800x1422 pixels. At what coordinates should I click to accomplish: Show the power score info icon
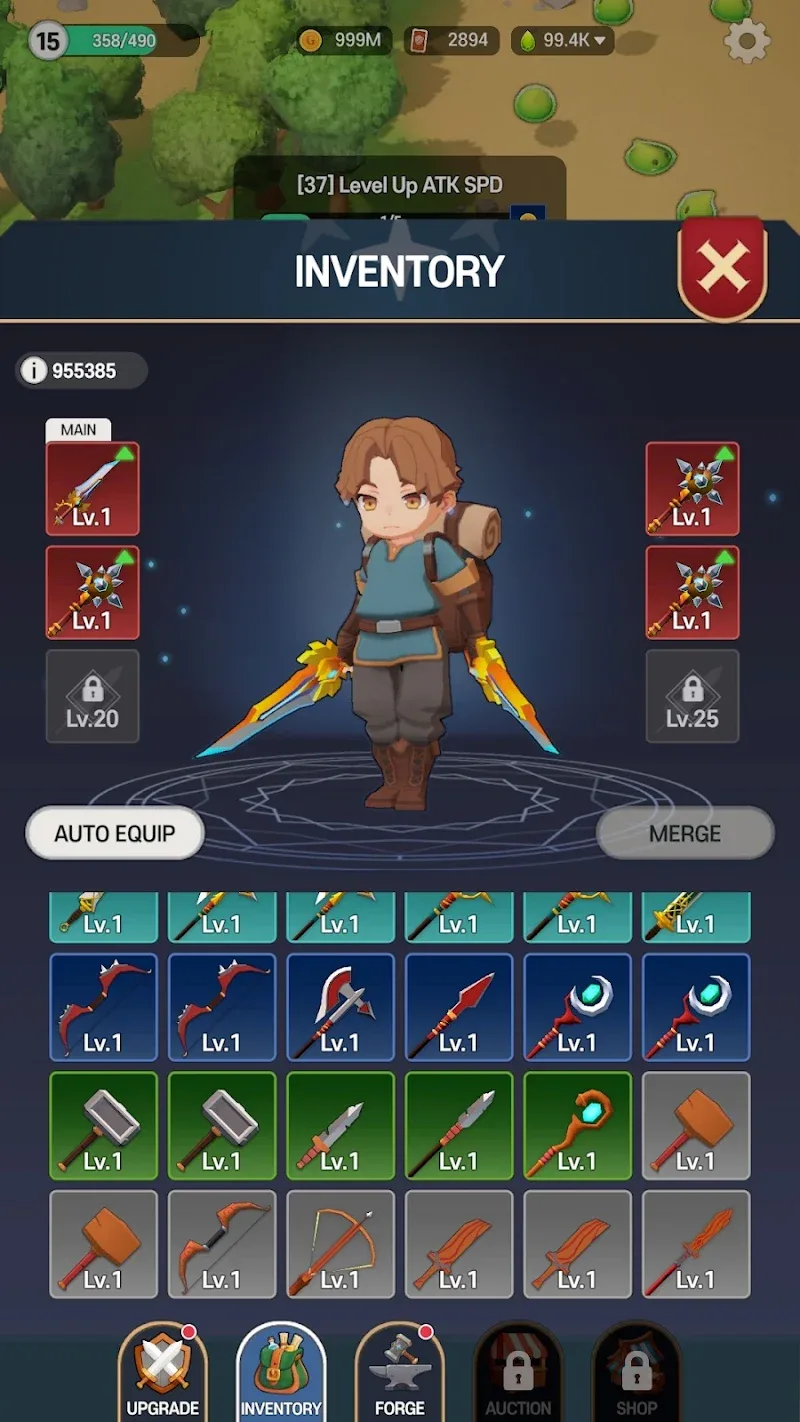point(34,371)
